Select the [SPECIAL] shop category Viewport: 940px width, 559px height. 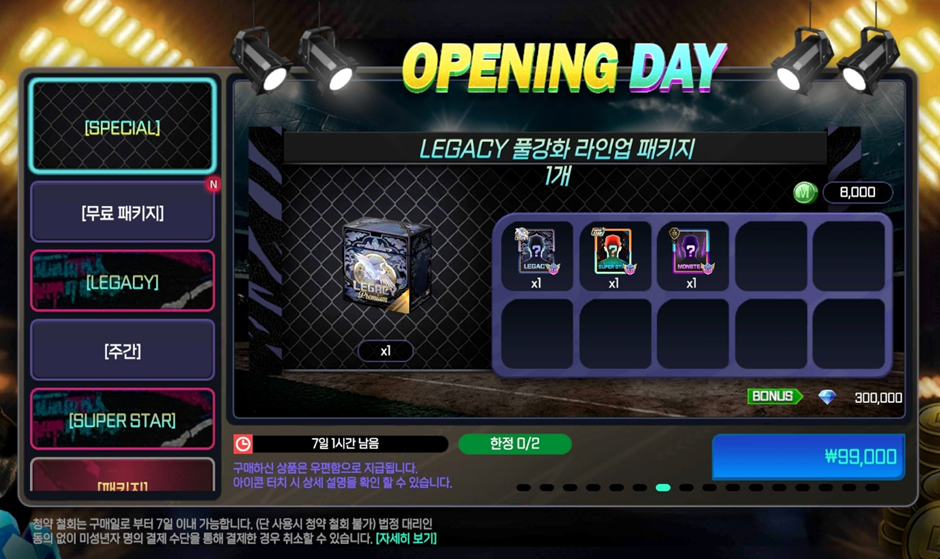122,127
